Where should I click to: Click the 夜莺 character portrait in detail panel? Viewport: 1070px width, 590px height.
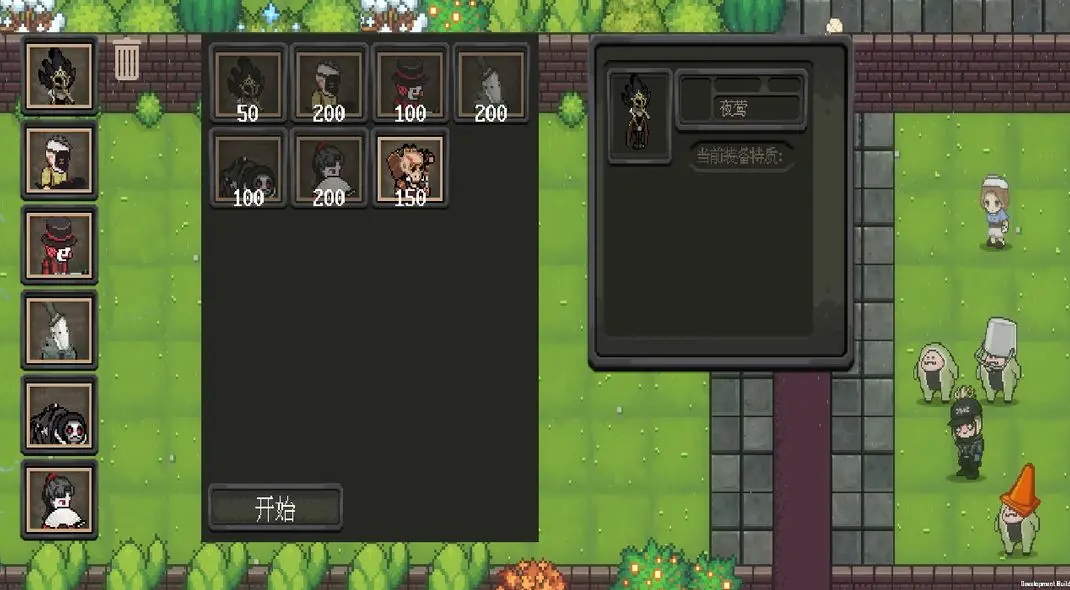click(x=639, y=117)
